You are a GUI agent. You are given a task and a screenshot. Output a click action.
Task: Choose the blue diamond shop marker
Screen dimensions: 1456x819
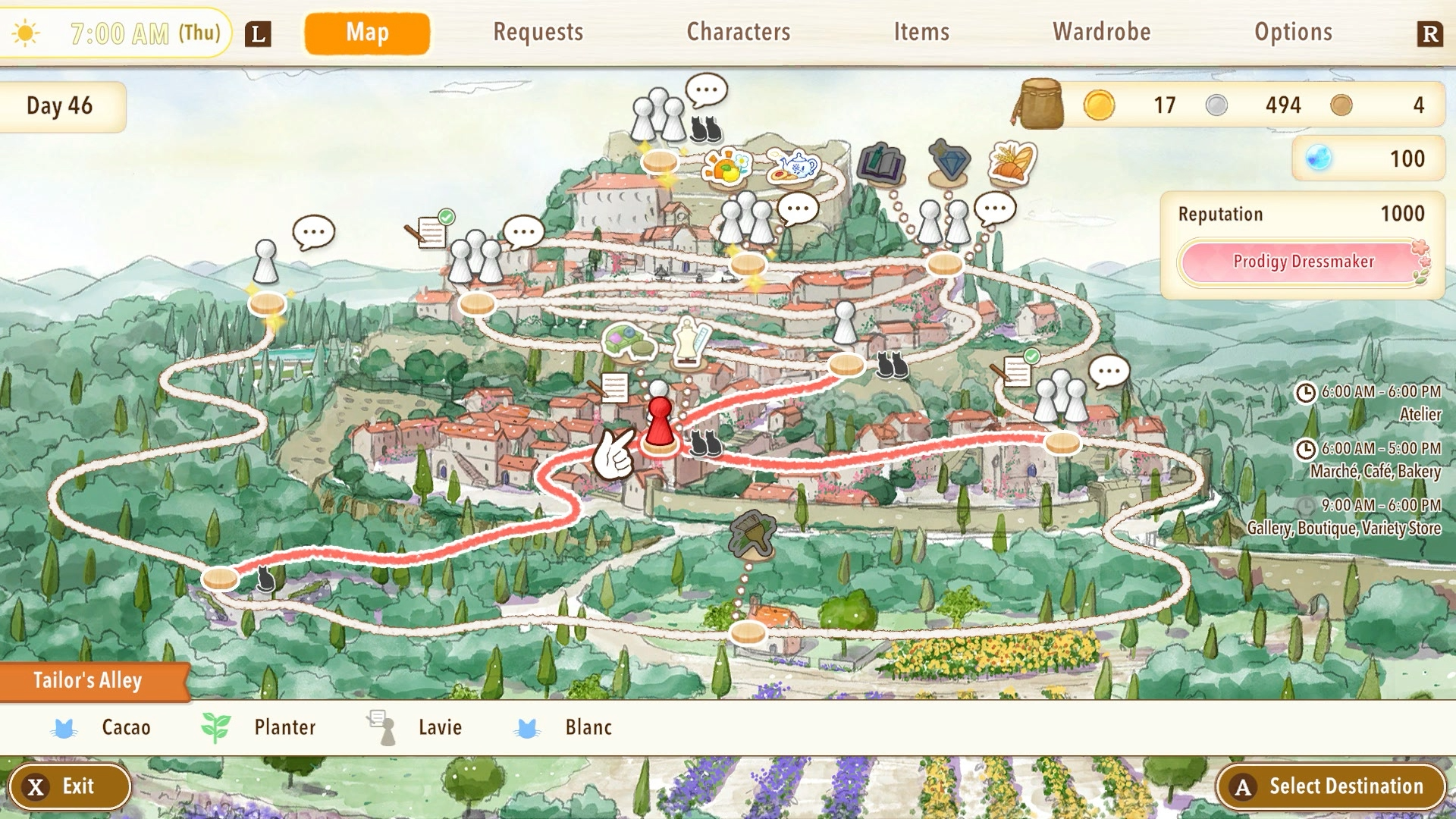tap(949, 161)
